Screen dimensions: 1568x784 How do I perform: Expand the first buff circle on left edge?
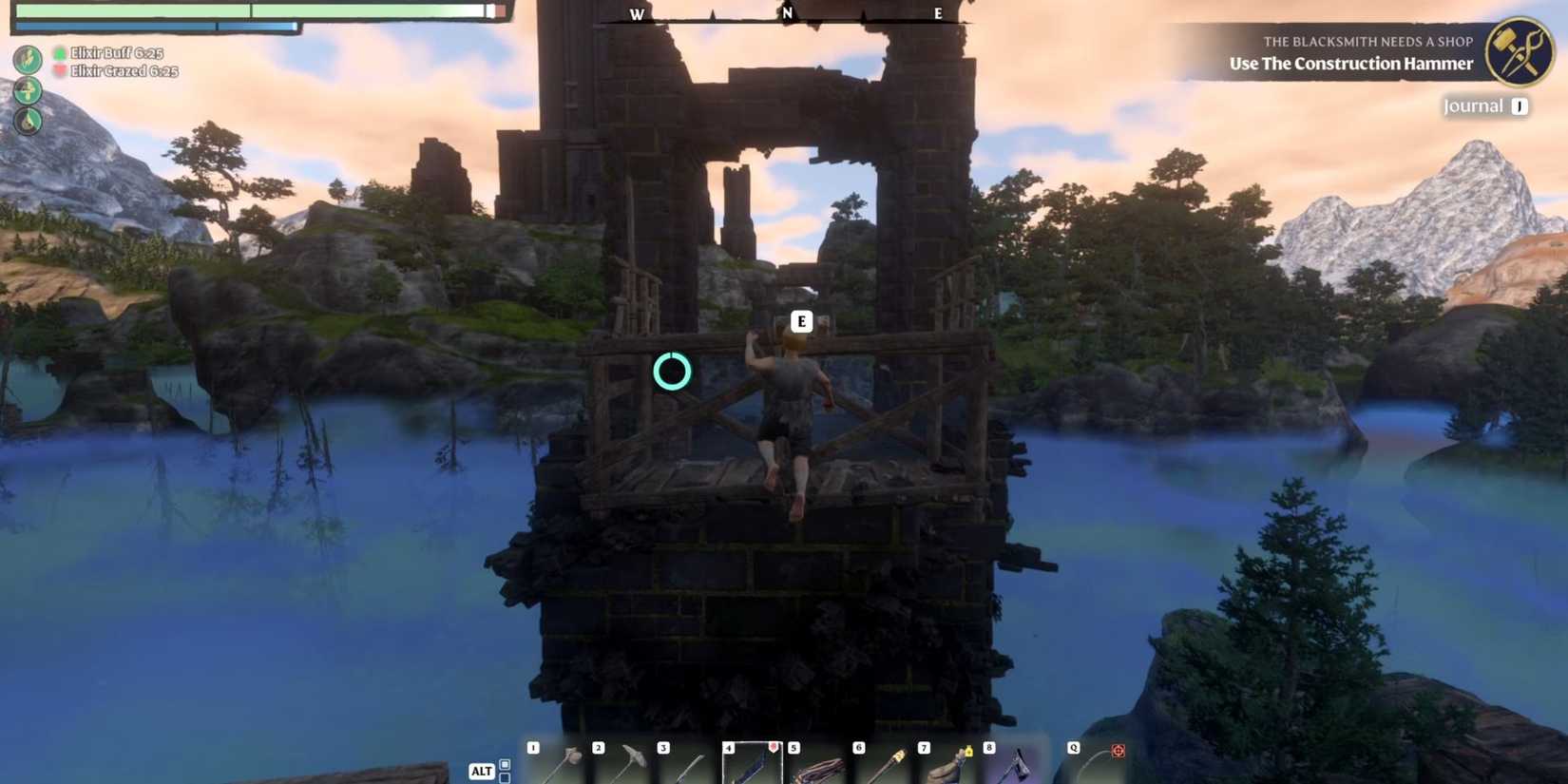[28, 59]
